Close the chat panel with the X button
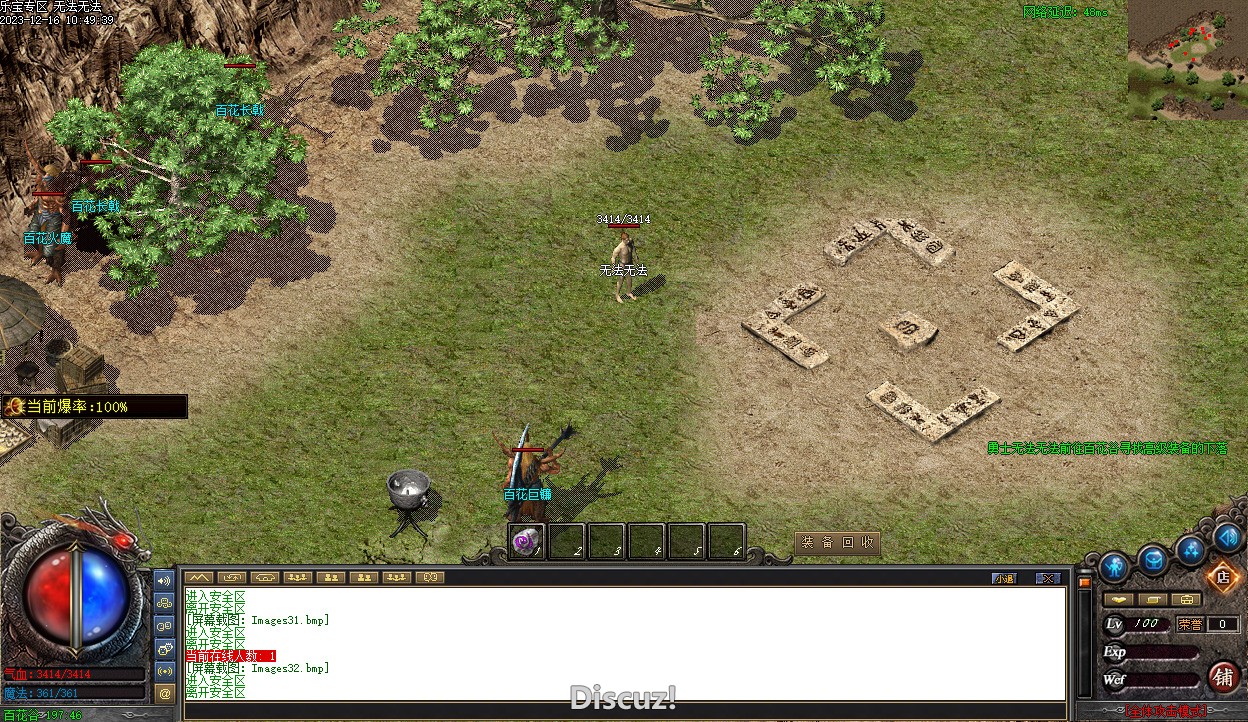The image size is (1248, 722). click(1047, 578)
